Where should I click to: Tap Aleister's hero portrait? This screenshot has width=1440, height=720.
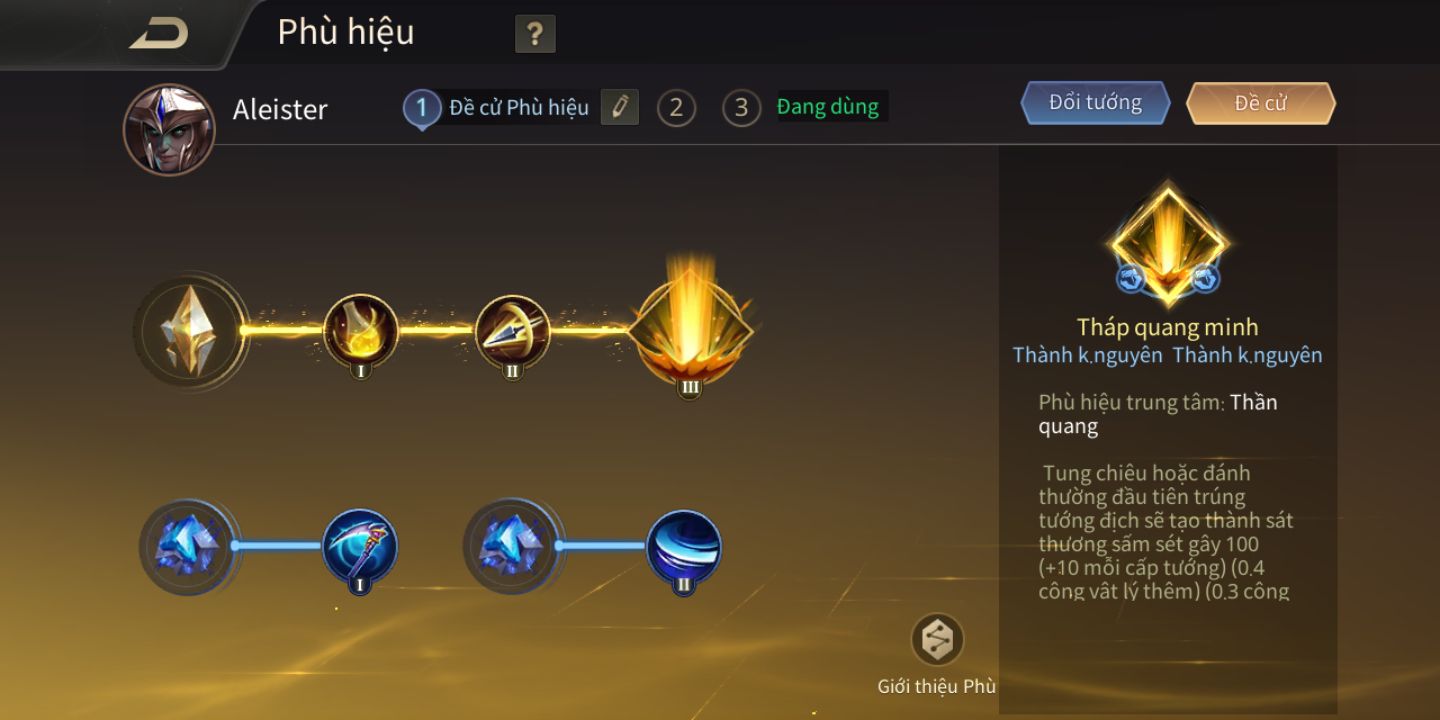(169, 130)
